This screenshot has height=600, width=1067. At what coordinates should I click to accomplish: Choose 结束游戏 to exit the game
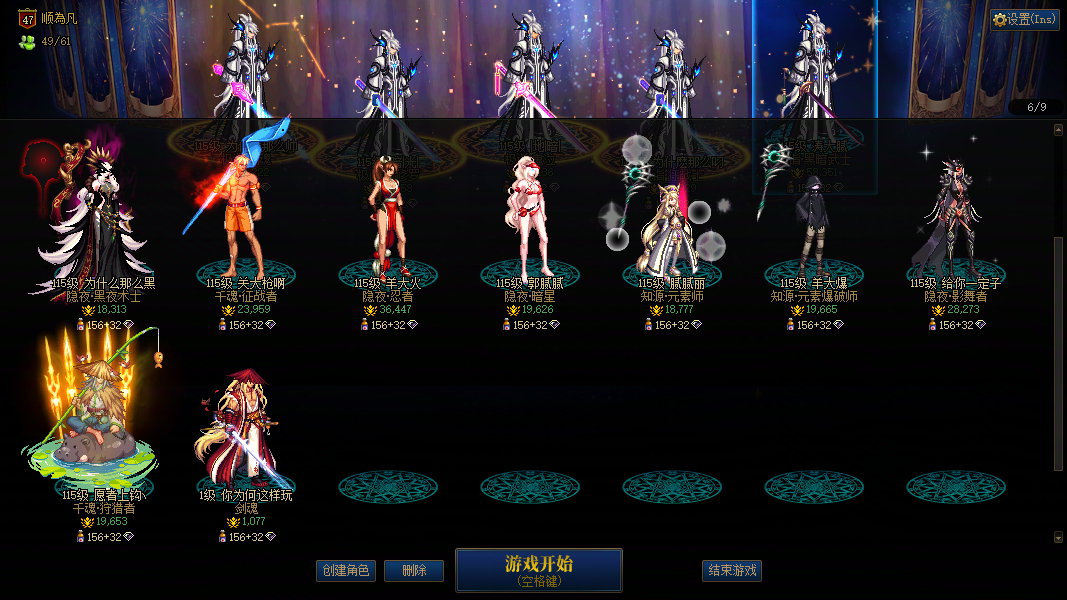point(732,571)
